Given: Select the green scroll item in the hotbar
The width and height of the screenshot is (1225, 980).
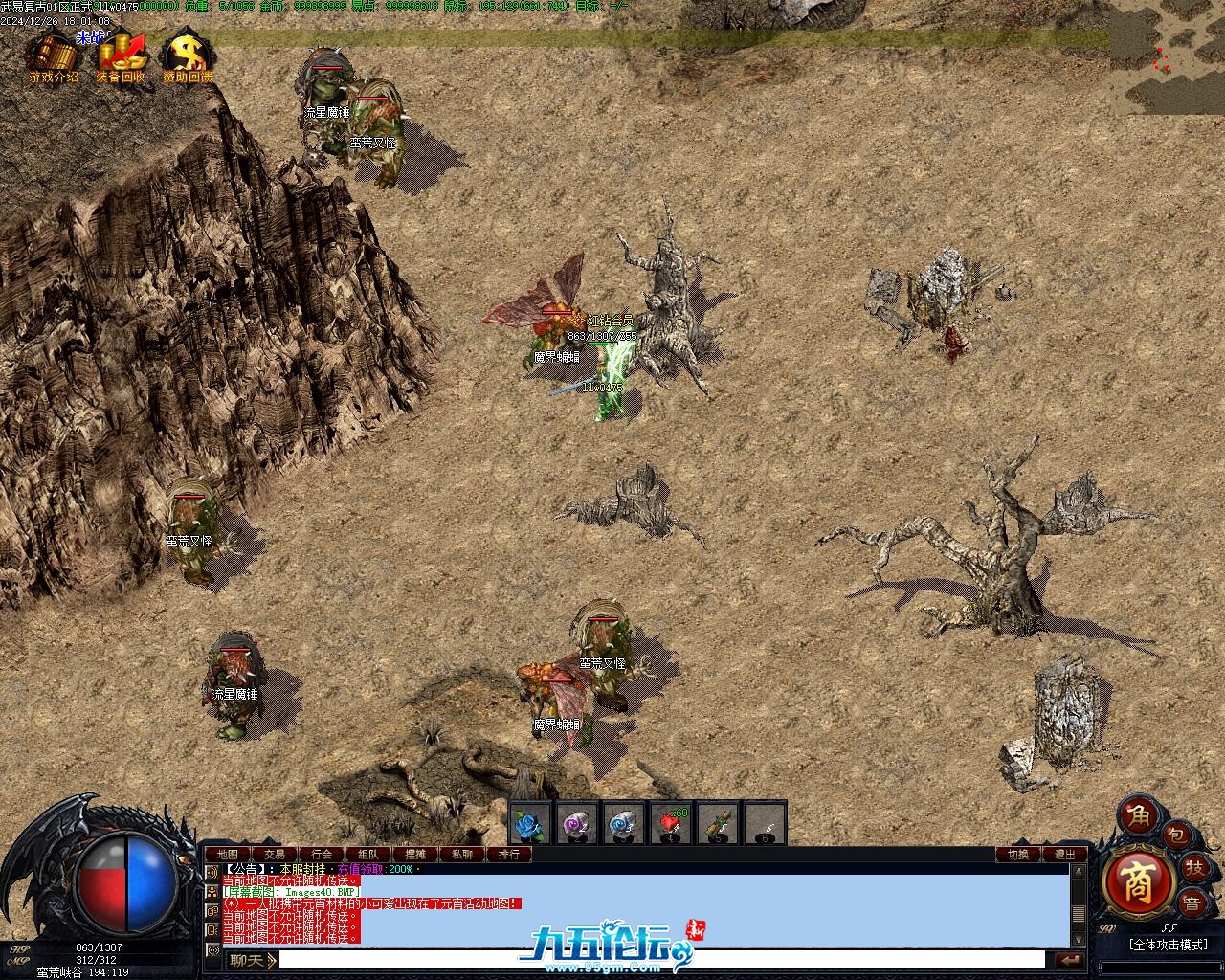Looking at the screenshot, I should click(718, 823).
